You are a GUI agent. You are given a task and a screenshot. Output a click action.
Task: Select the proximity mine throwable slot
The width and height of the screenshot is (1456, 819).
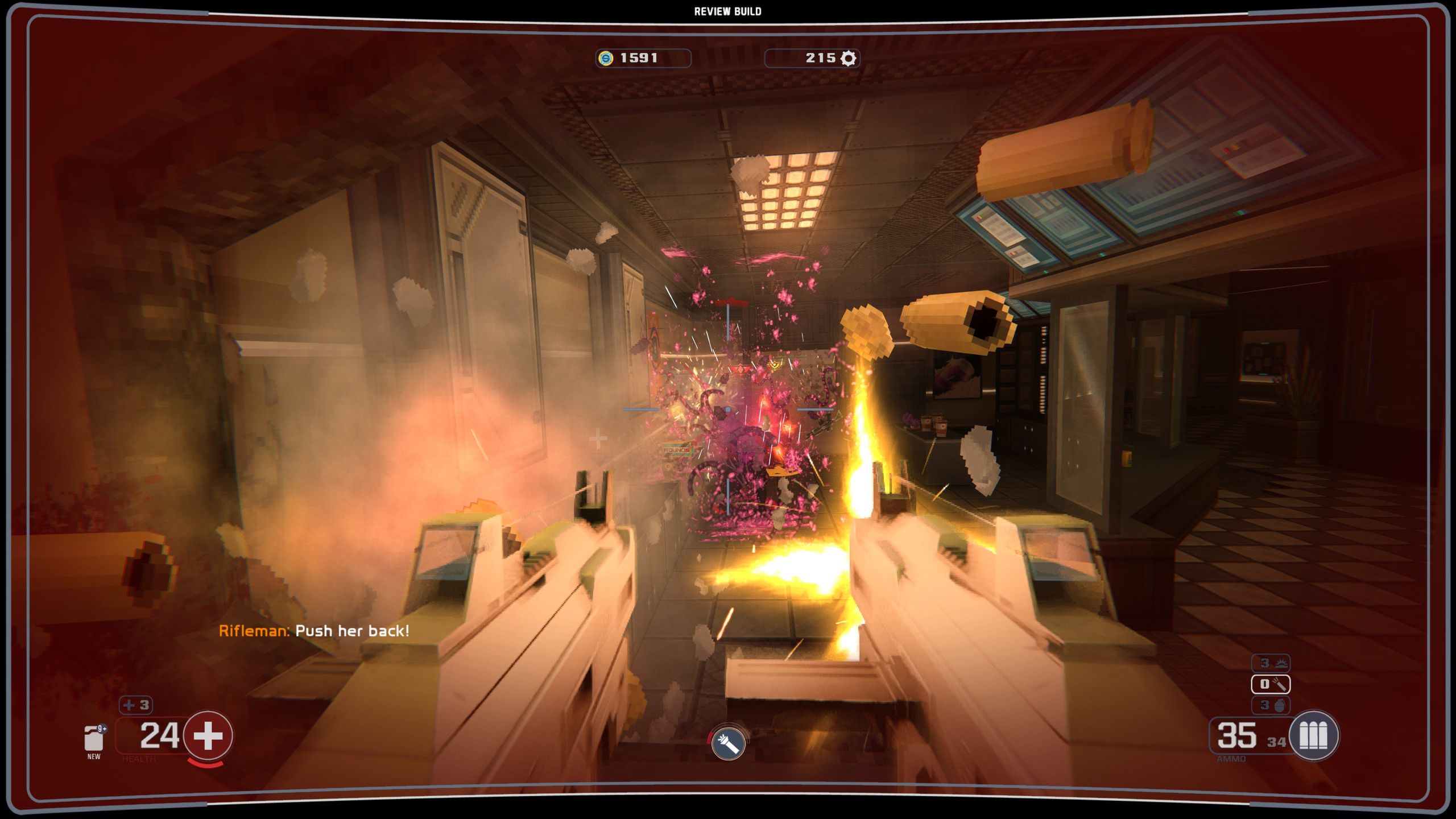pos(1271,663)
